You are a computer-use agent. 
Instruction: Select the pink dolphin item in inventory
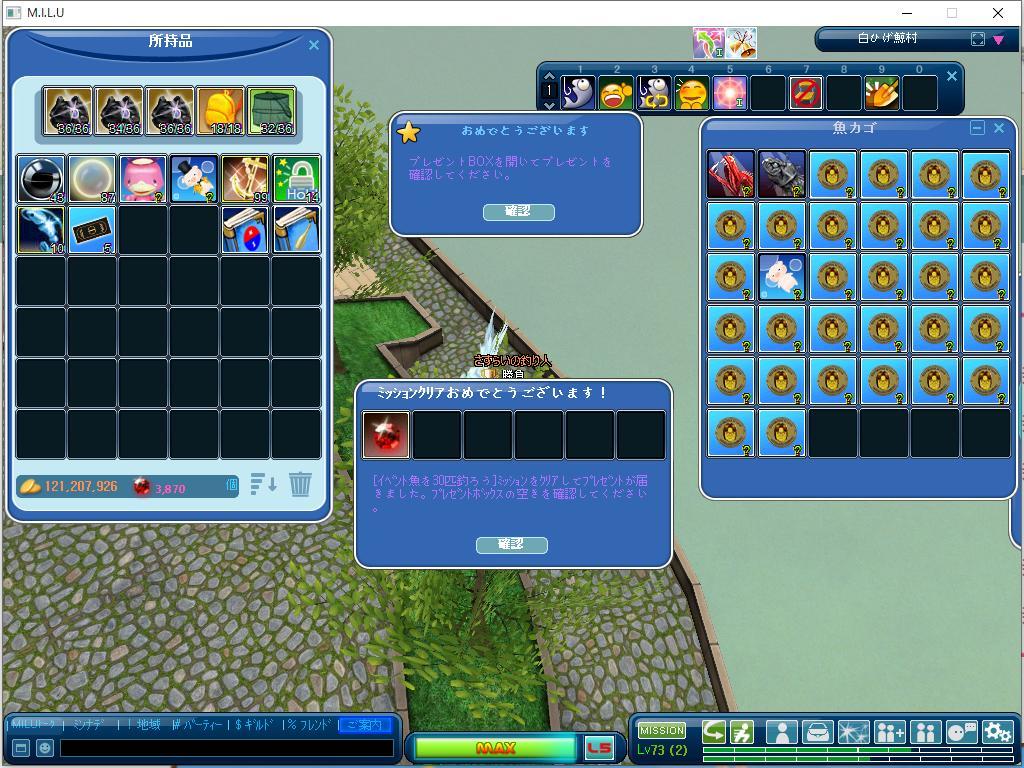point(143,179)
